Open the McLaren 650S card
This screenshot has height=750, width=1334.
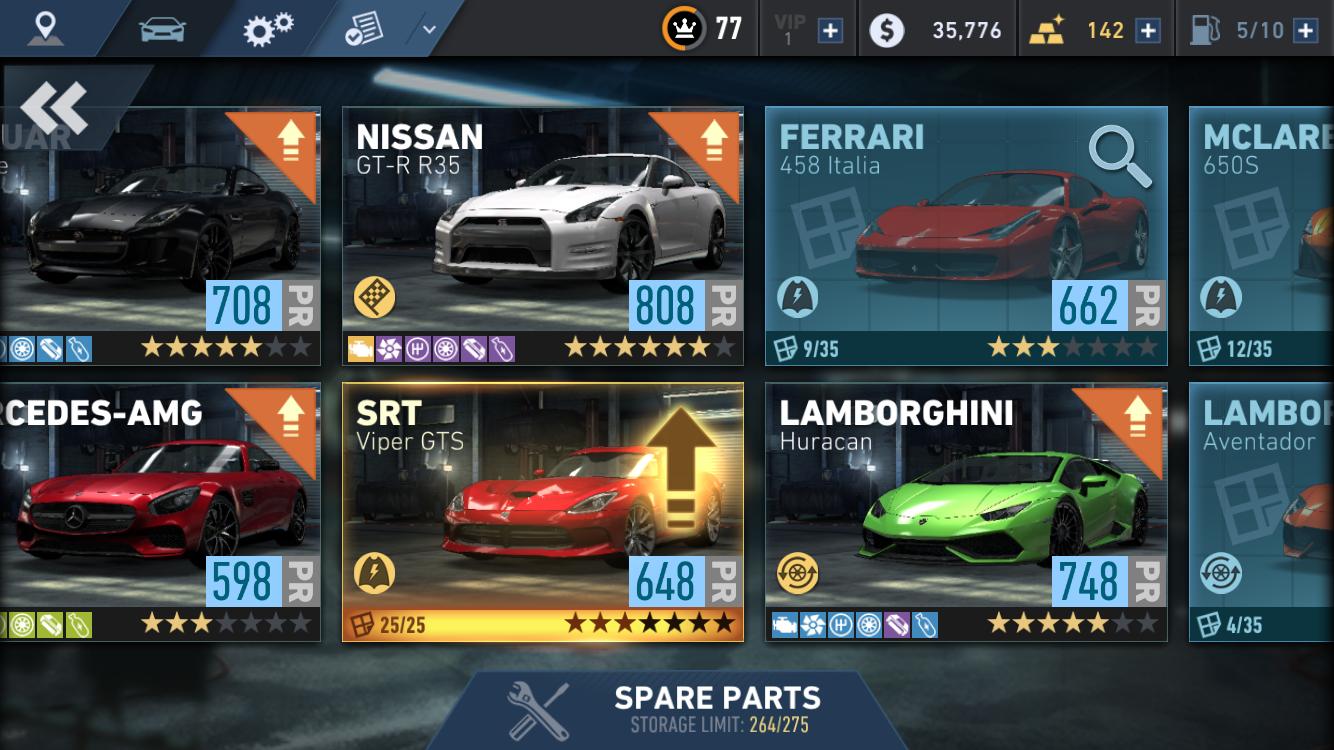click(x=1262, y=235)
